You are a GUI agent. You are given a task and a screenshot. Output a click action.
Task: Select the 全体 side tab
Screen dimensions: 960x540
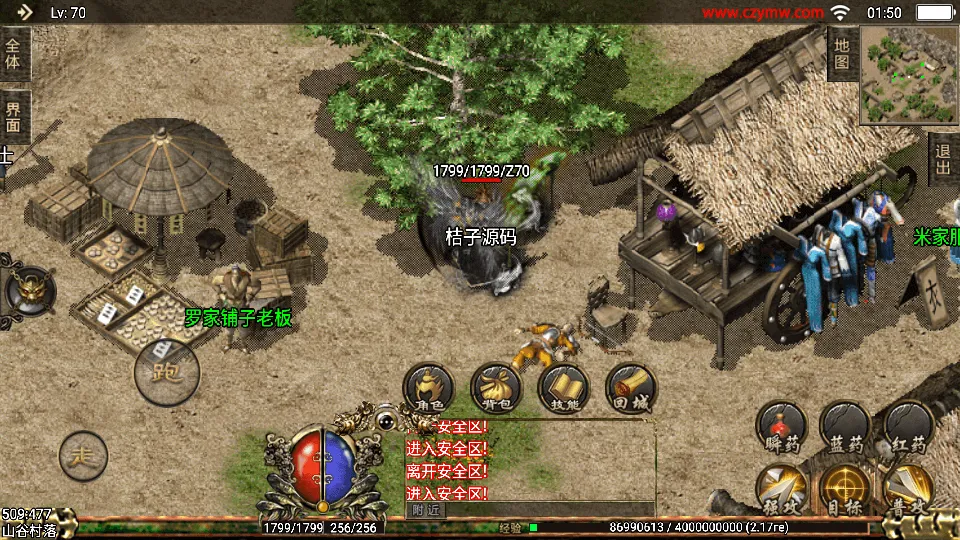tap(14, 53)
